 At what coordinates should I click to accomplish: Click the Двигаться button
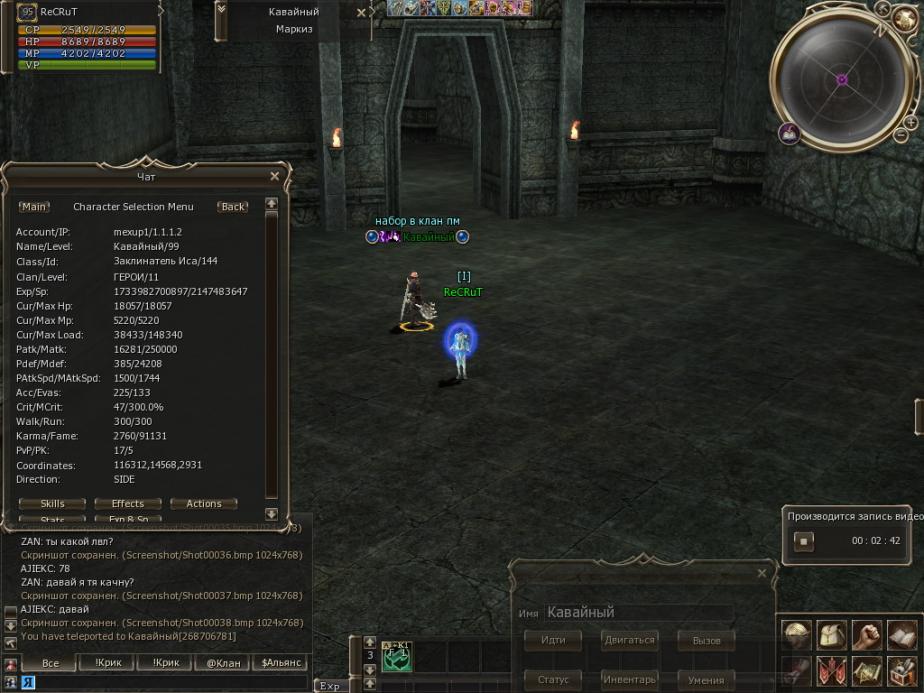(x=629, y=640)
